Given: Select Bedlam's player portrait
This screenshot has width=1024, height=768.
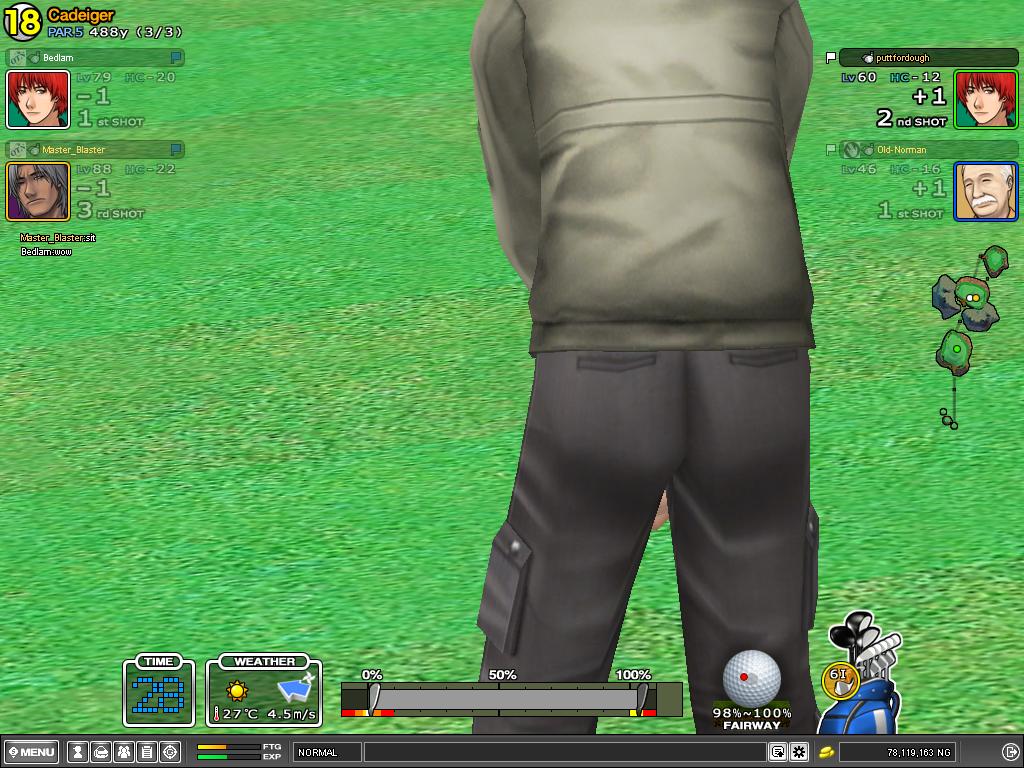Looking at the screenshot, I should coord(38,99).
